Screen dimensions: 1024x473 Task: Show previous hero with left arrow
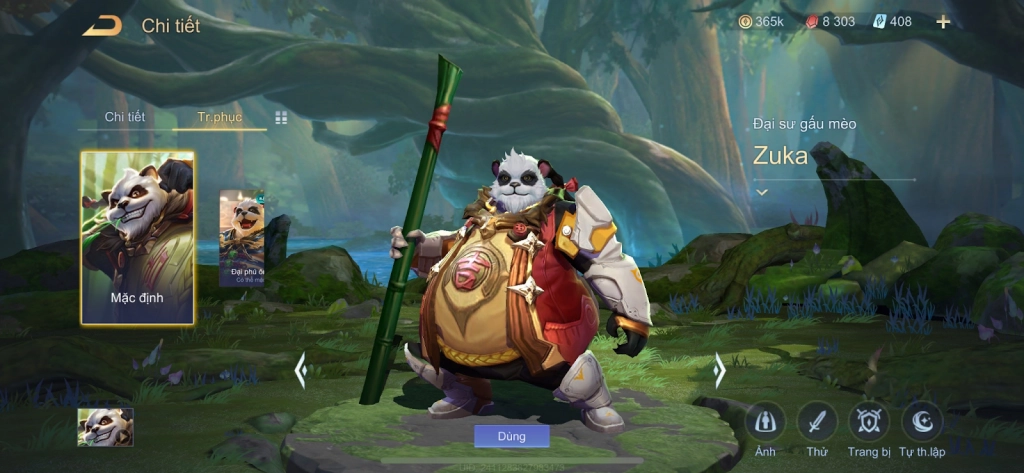[301, 371]
